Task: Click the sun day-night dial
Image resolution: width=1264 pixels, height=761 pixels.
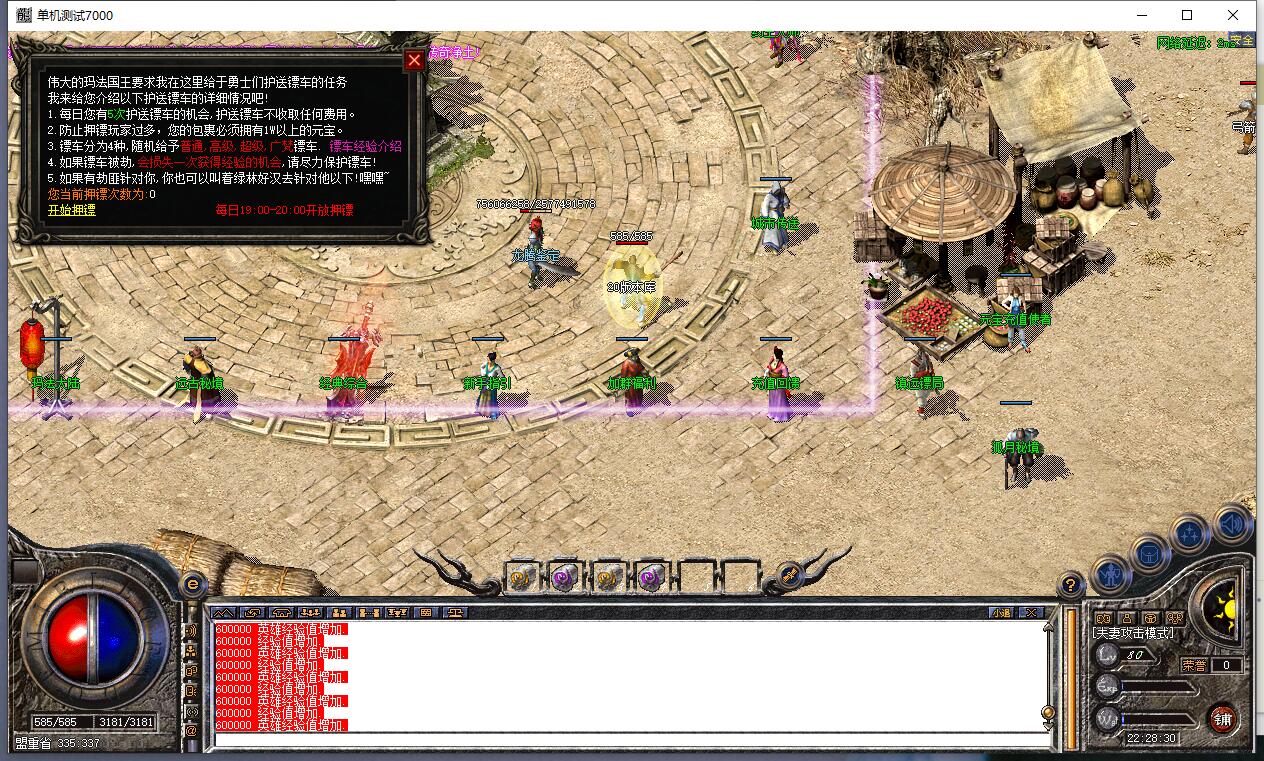Action: tap(1225, 607)
